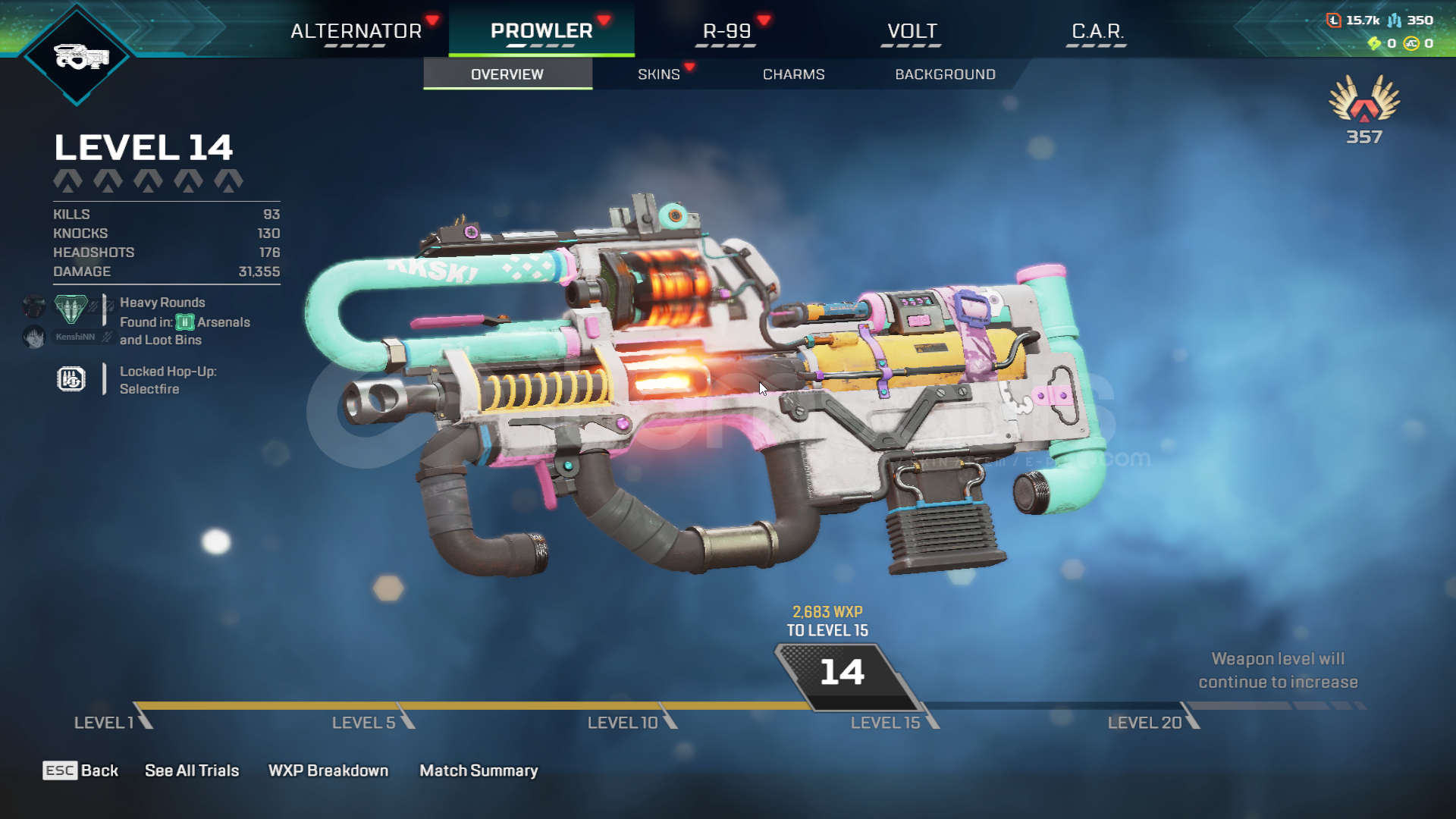
Task: Open See All Trials
Action: [x=192, y=770]
